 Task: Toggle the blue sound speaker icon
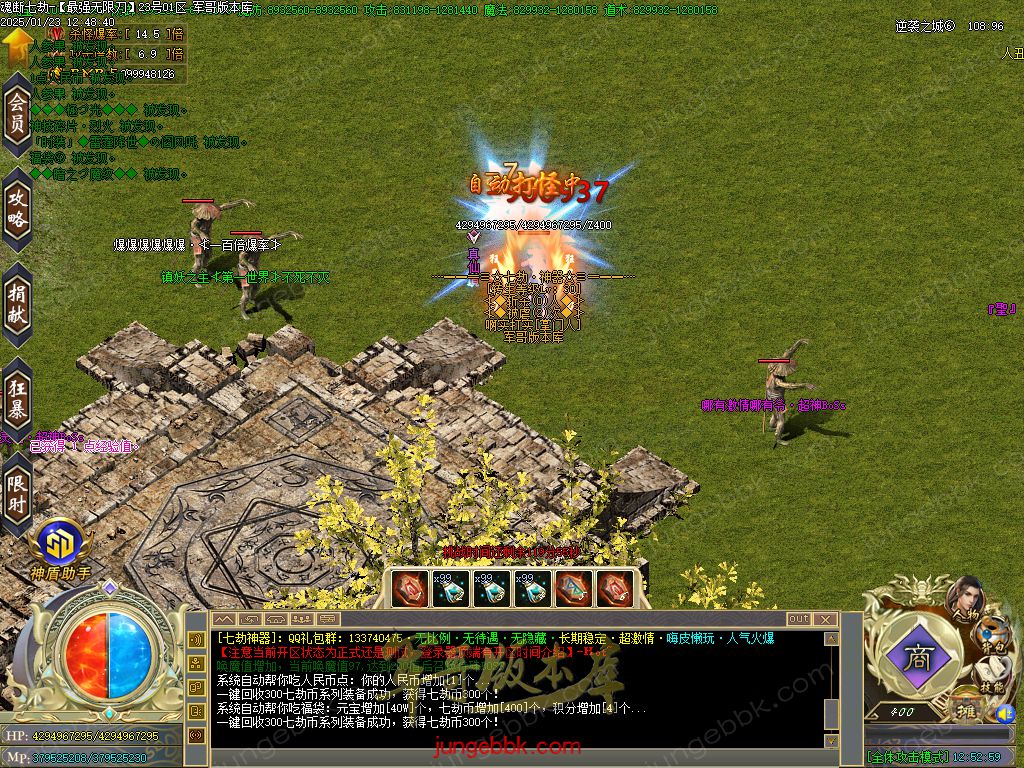coord(1003,713)
